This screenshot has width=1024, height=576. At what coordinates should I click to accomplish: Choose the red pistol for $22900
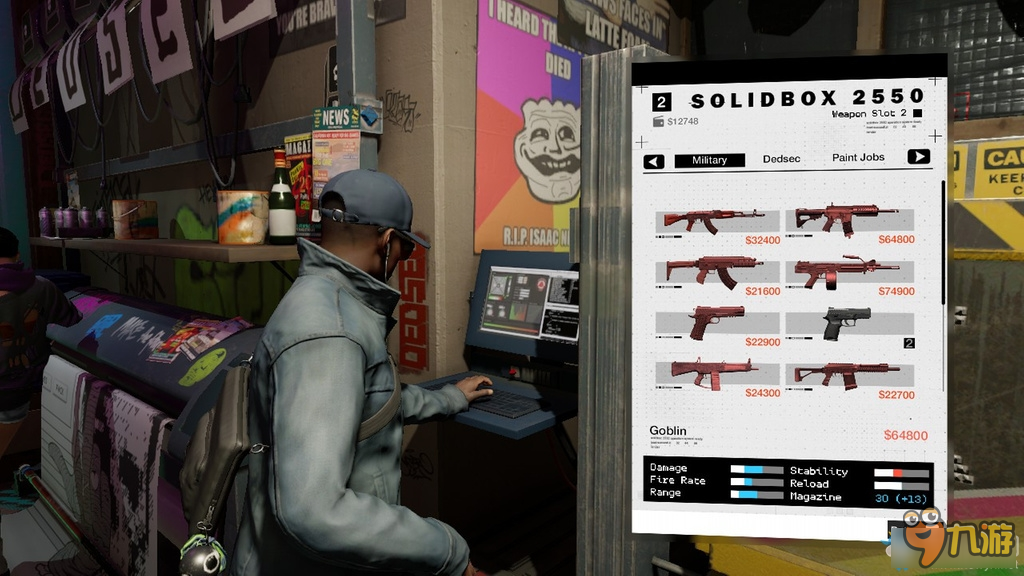pyautogui.click(x=715, y=322)
